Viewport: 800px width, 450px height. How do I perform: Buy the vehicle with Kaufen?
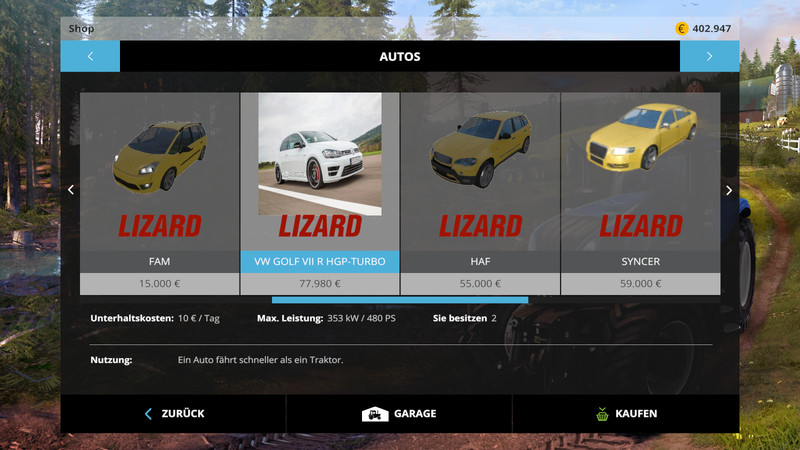tap(626, 413)
